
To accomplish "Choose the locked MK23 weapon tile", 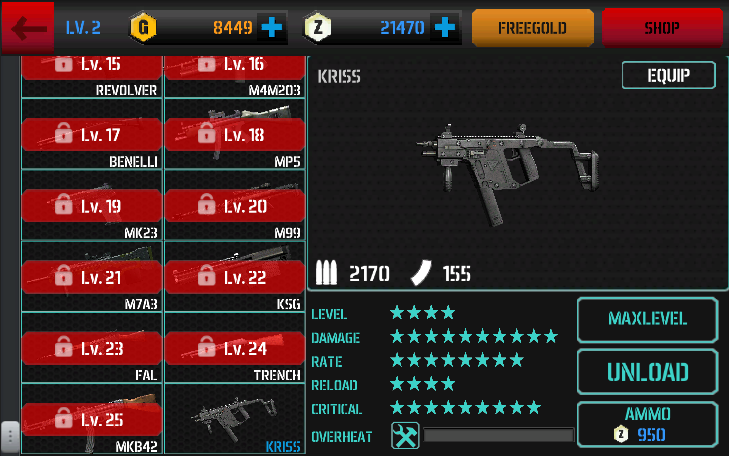I will [x=92, y=206].
